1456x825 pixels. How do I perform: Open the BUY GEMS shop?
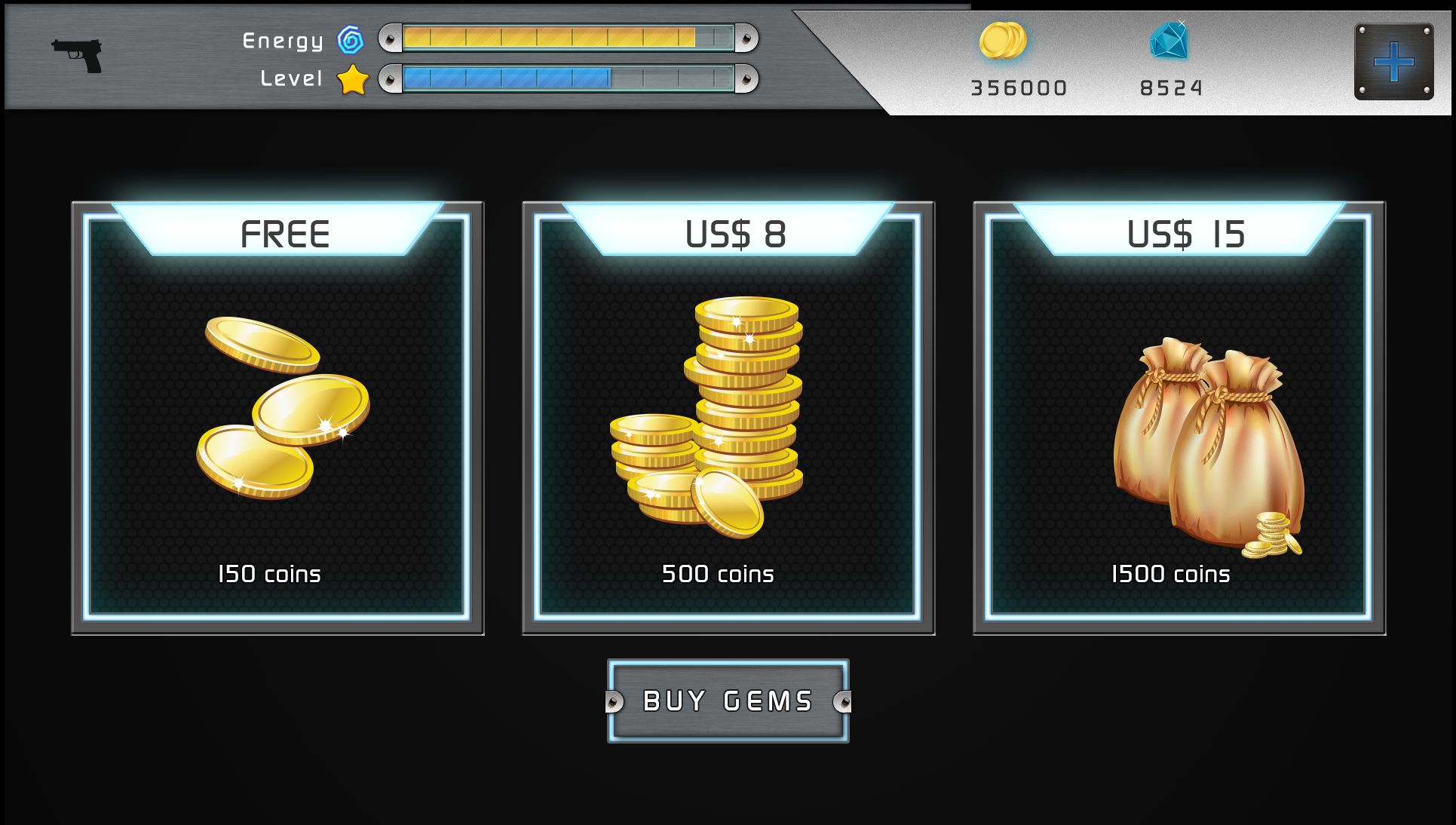coord(728,701)
